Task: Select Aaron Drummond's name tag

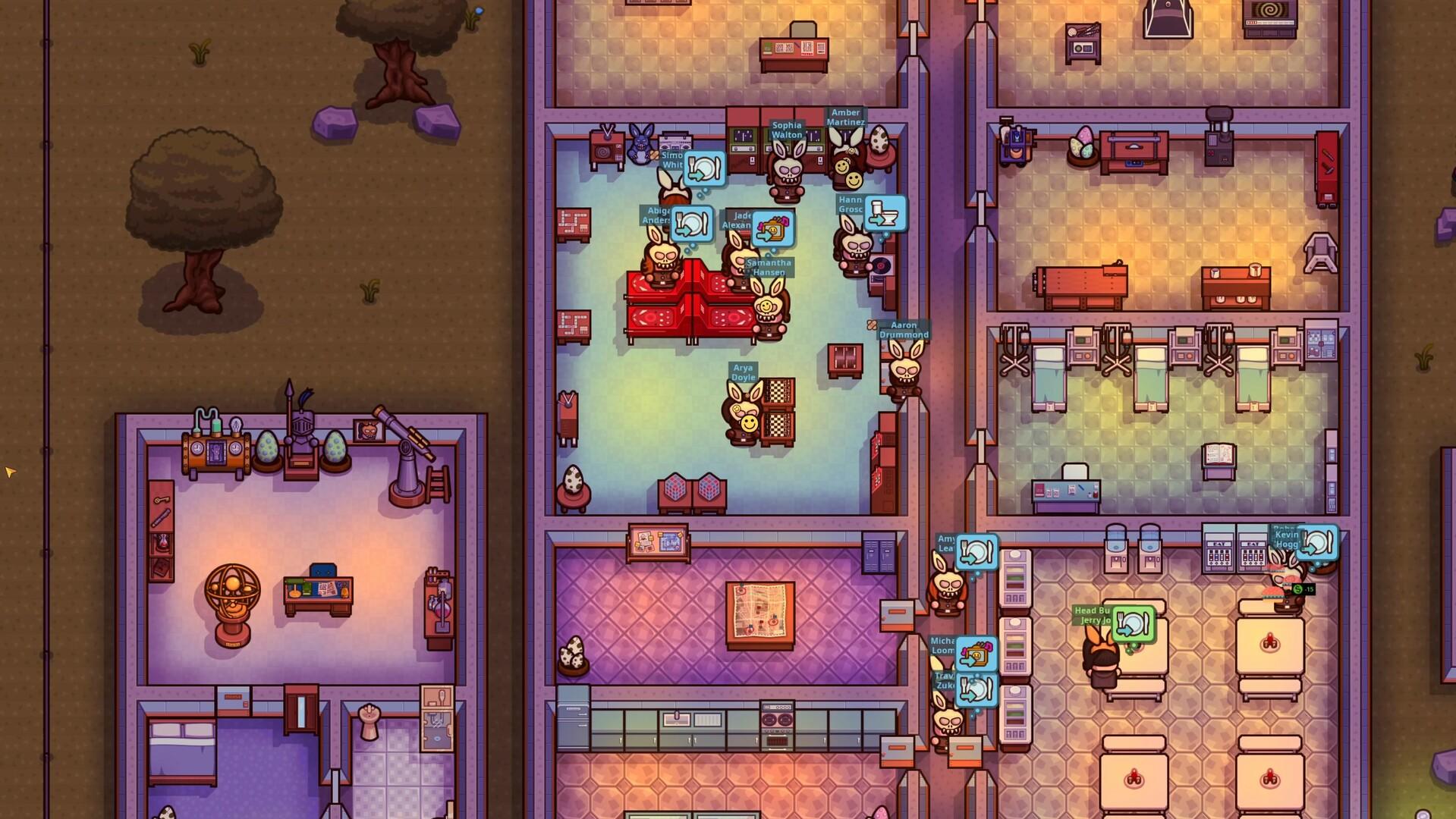Action: click(903, 331)
